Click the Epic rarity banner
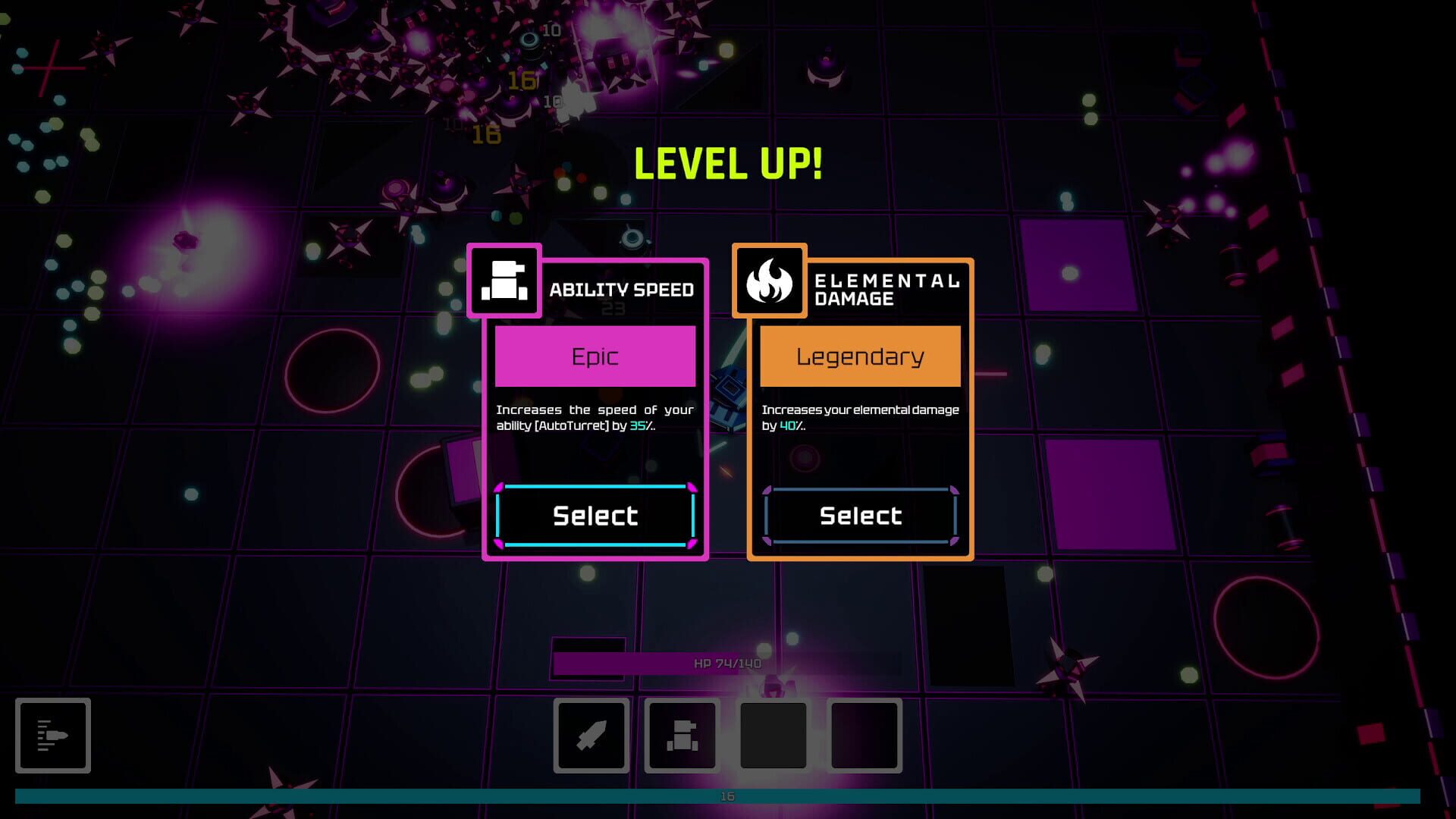1456x819 pixels. point(595,356)
